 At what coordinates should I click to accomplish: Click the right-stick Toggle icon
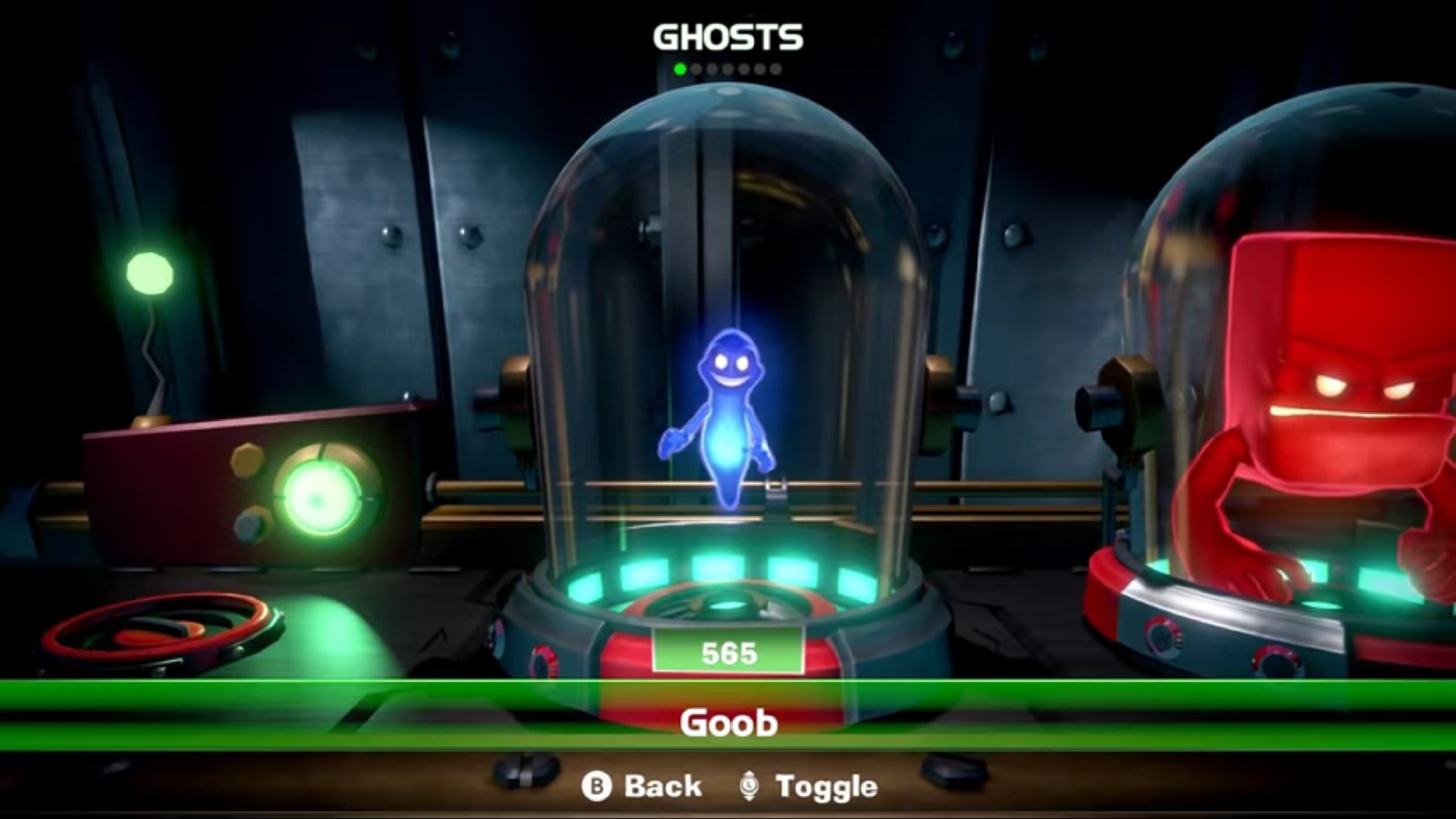pyautogui.click(x=751, y=786)
